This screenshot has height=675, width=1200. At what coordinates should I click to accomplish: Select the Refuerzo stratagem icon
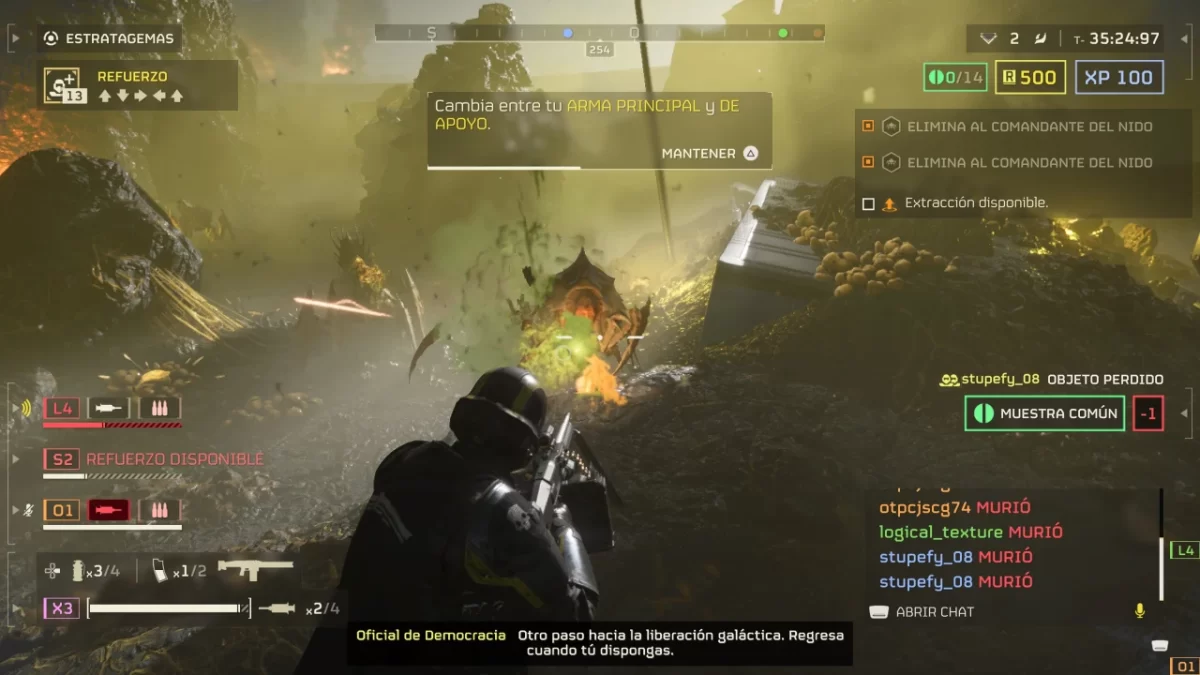pyautogui.click(x=62, y=85)
